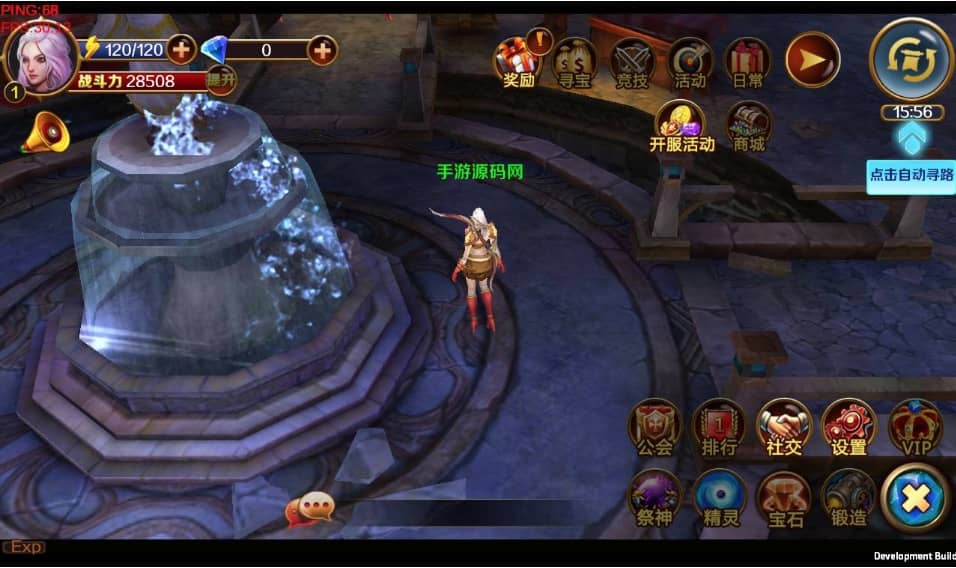Image resolution: width=956 pixels, height=568 pixels.
Task: Open the 设置 settings menu
Action: (849, 428)
